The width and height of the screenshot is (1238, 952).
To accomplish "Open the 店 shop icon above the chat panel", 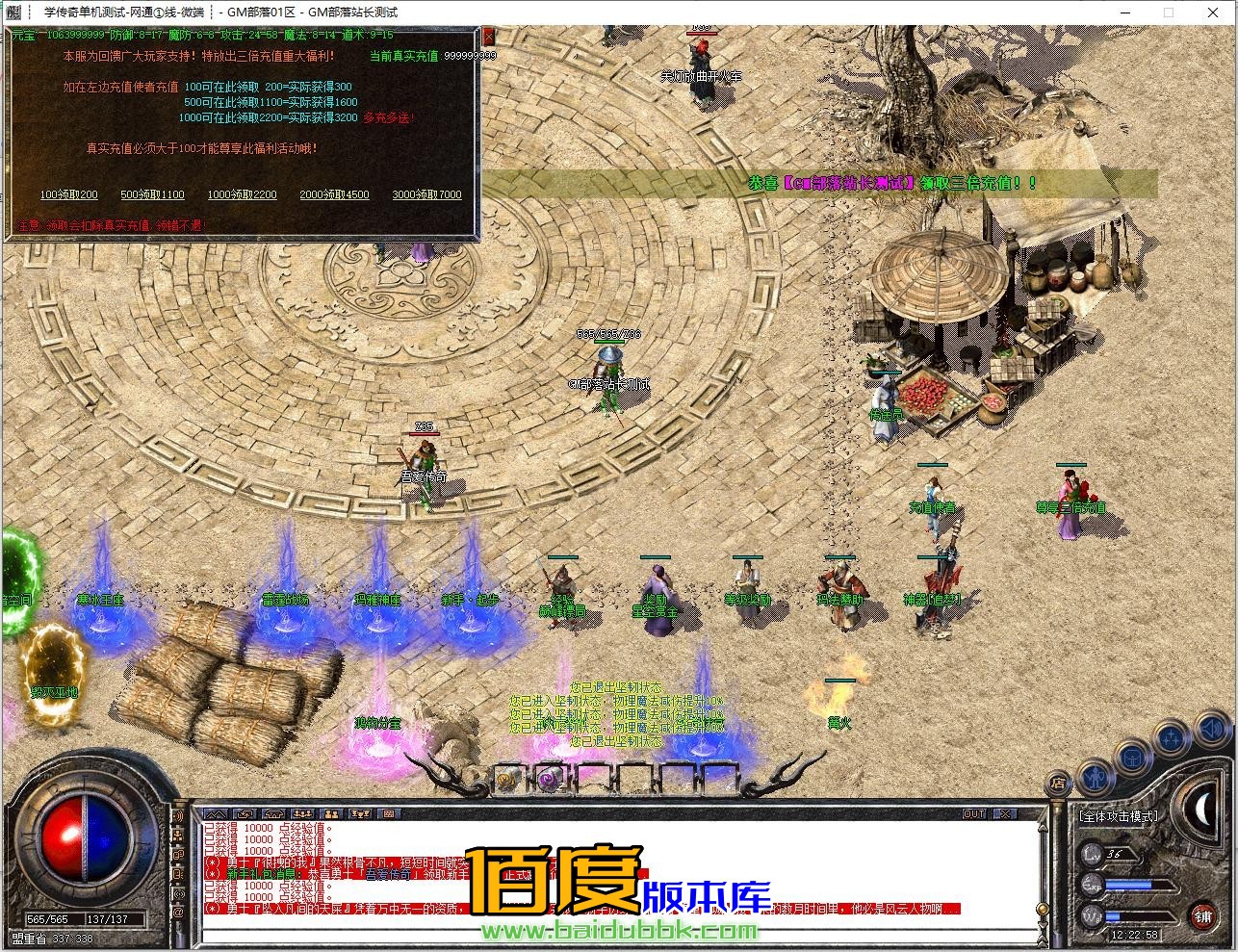I will point(1058,783).
